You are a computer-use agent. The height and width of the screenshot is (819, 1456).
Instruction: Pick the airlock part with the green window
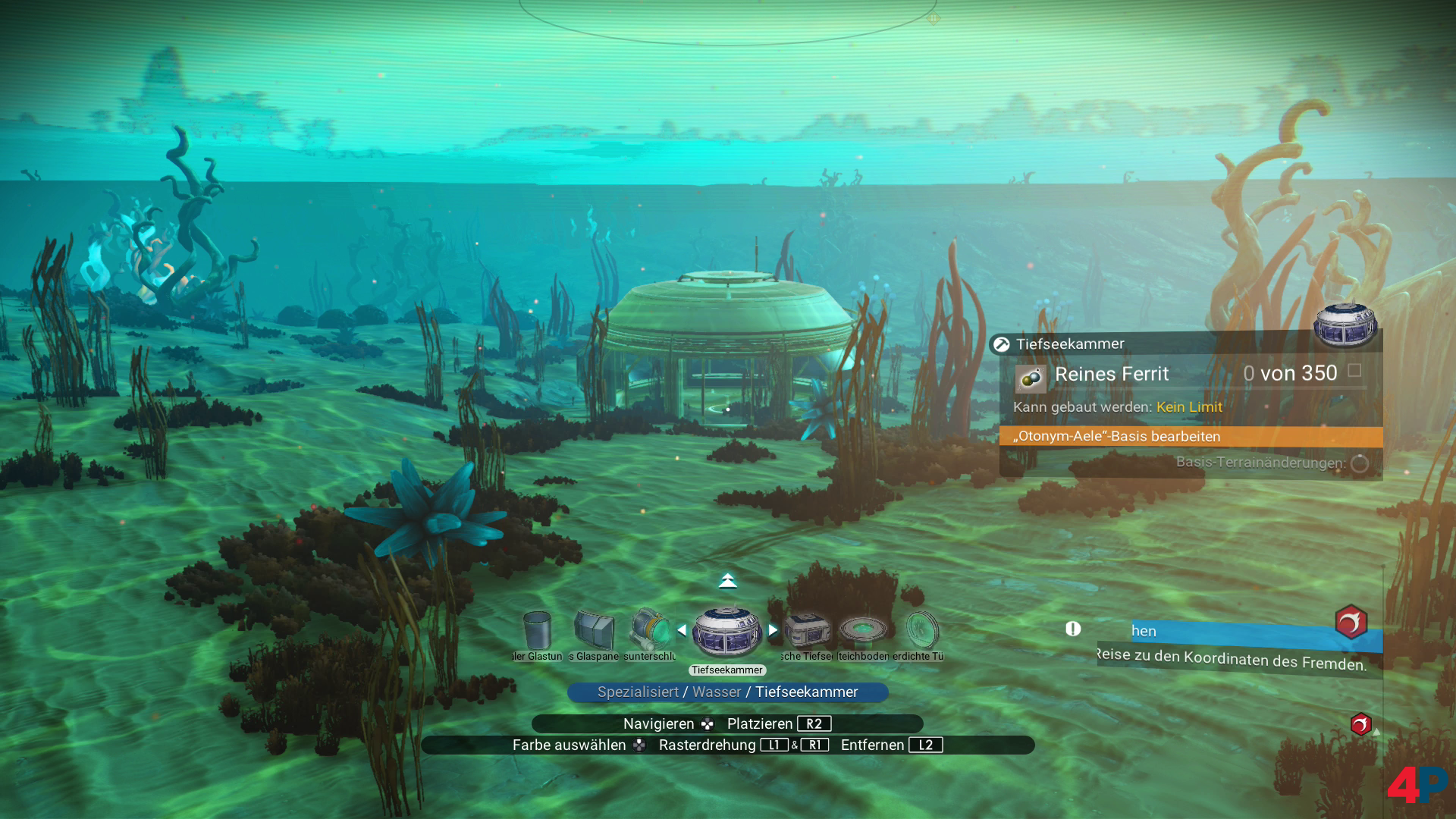(x=649, y=631)
